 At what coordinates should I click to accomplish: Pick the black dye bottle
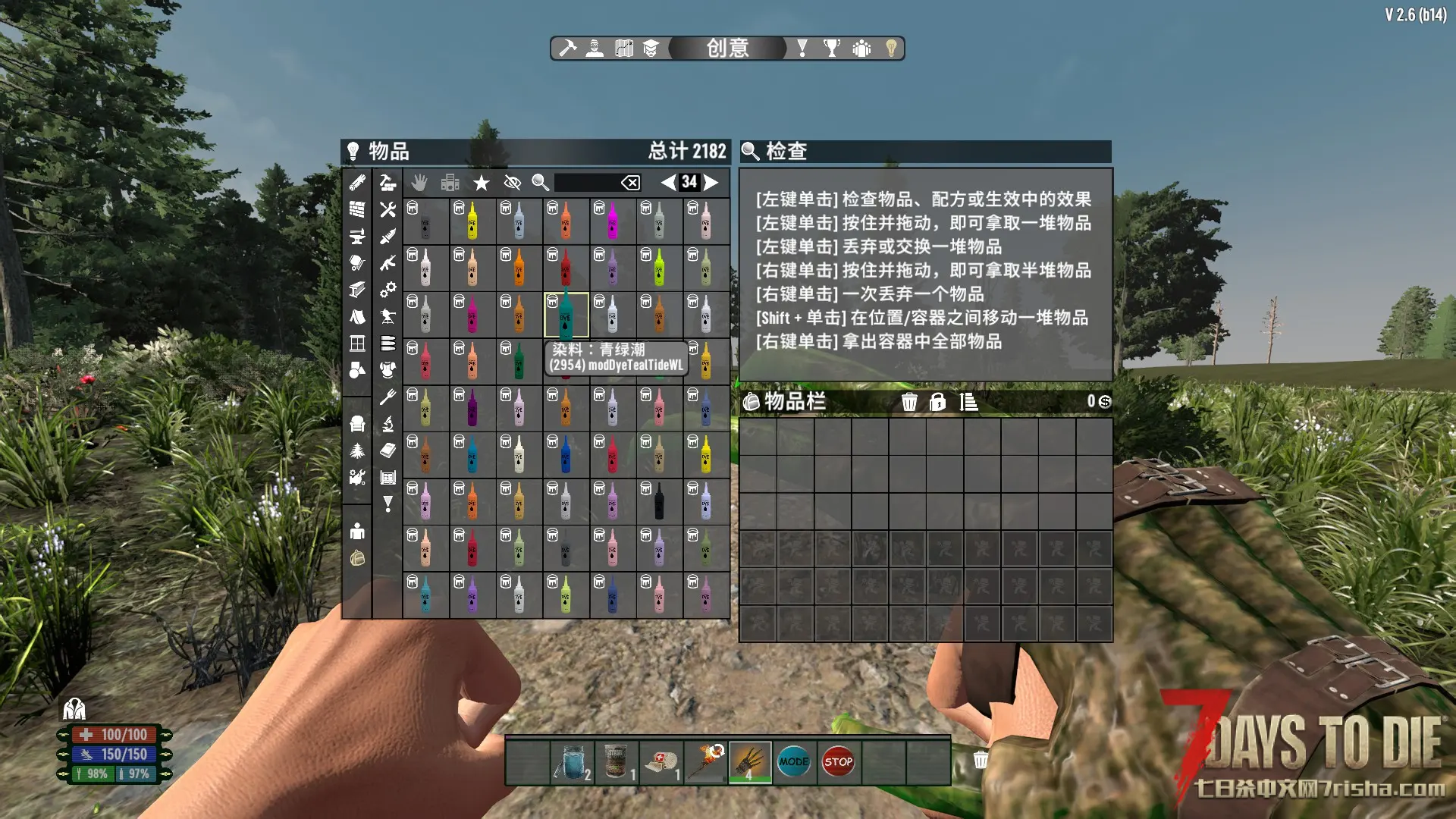pyautogui.click(x=659, y=501)
